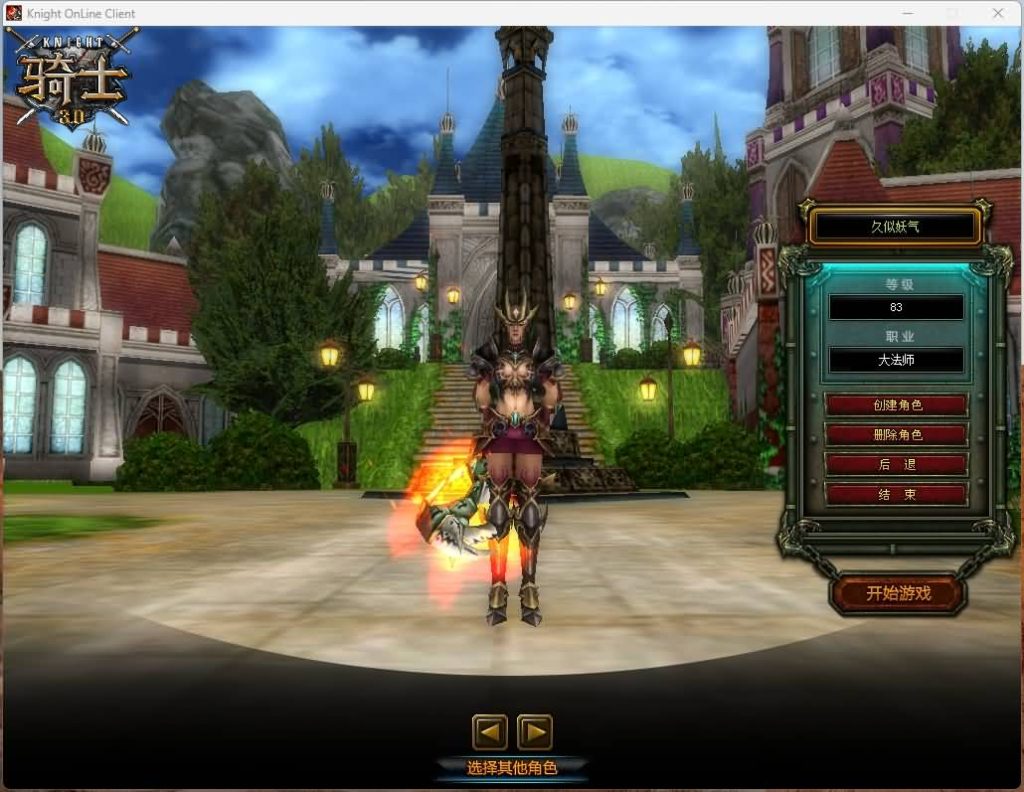Select the 结束 exit button
Image resolution: width=1024 pixels, height=792 pixels.
coord(896,494)
